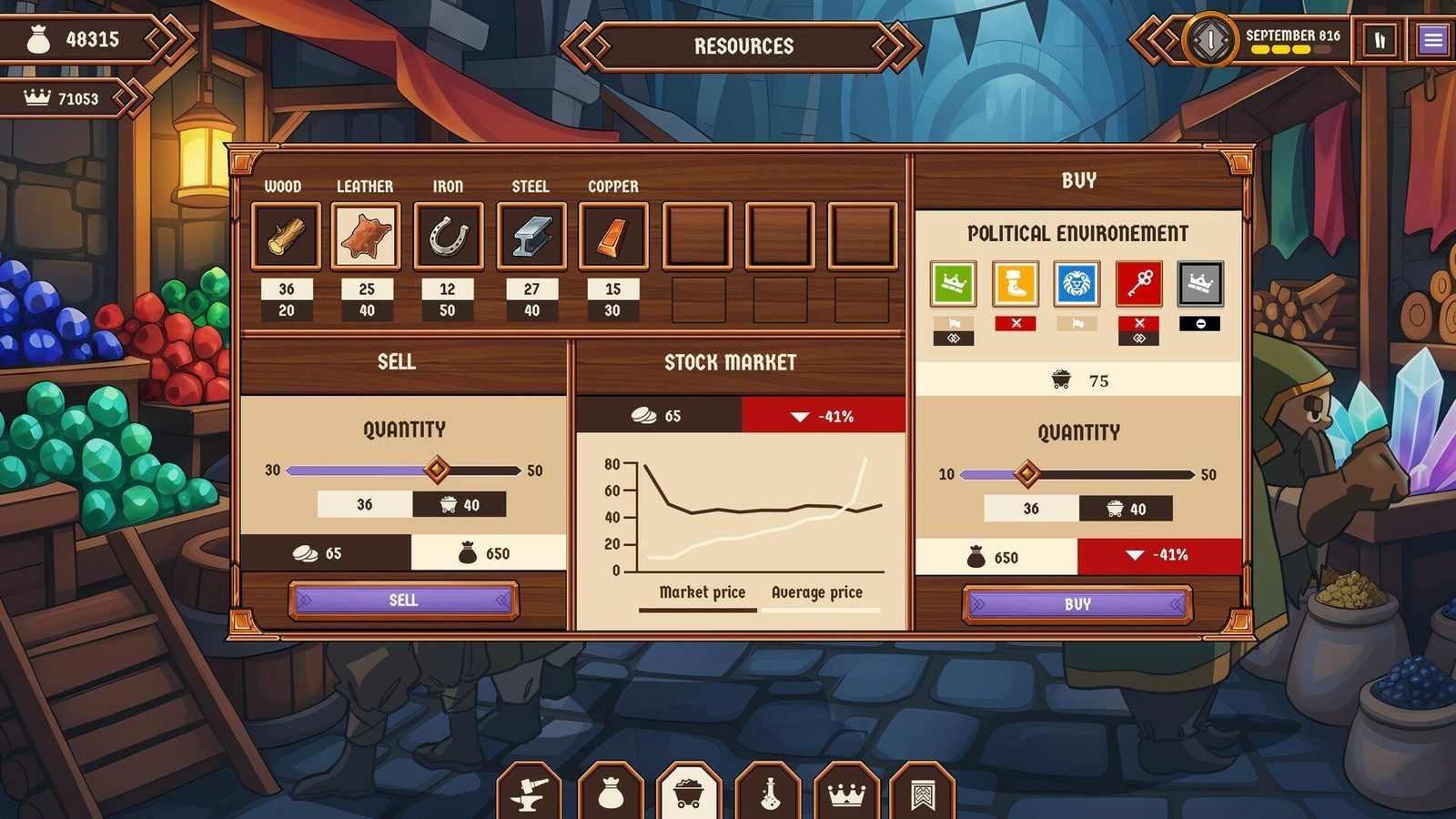1456x819 pixels.
Task: Open the hamburger menu at top right
Action: pos(1431,38)
